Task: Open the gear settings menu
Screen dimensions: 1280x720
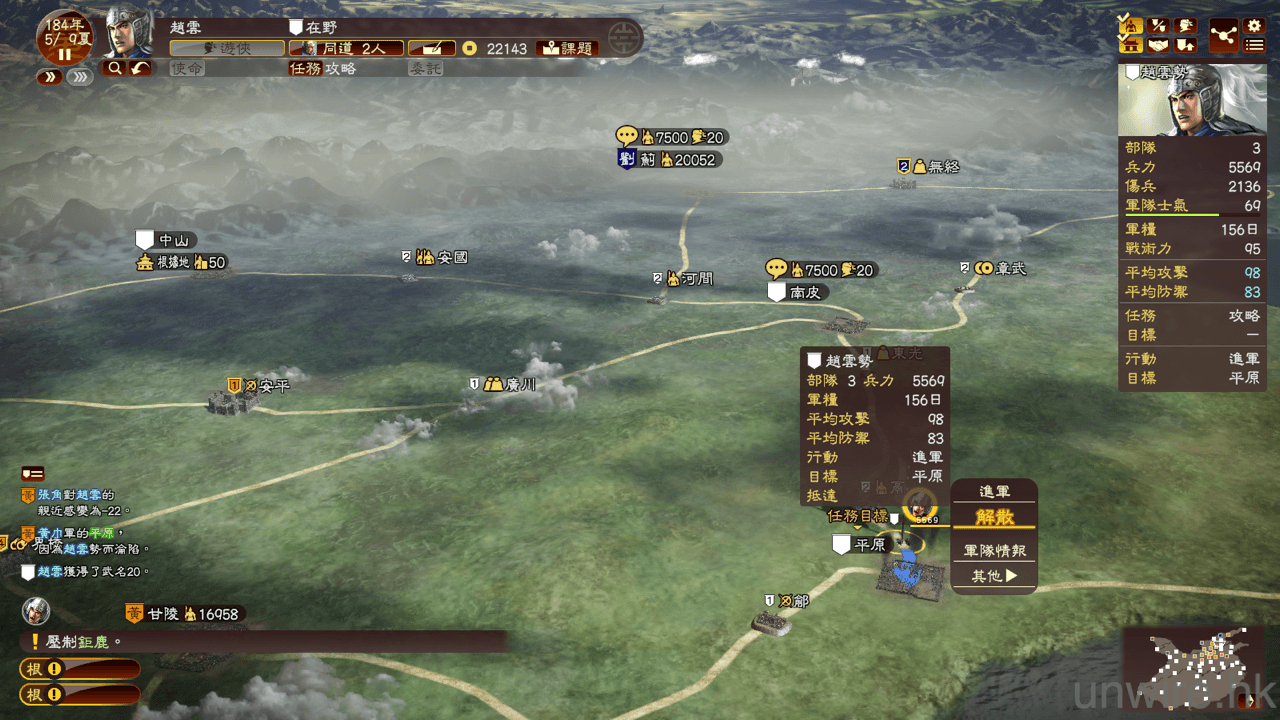Action: tap(1253, 26)
